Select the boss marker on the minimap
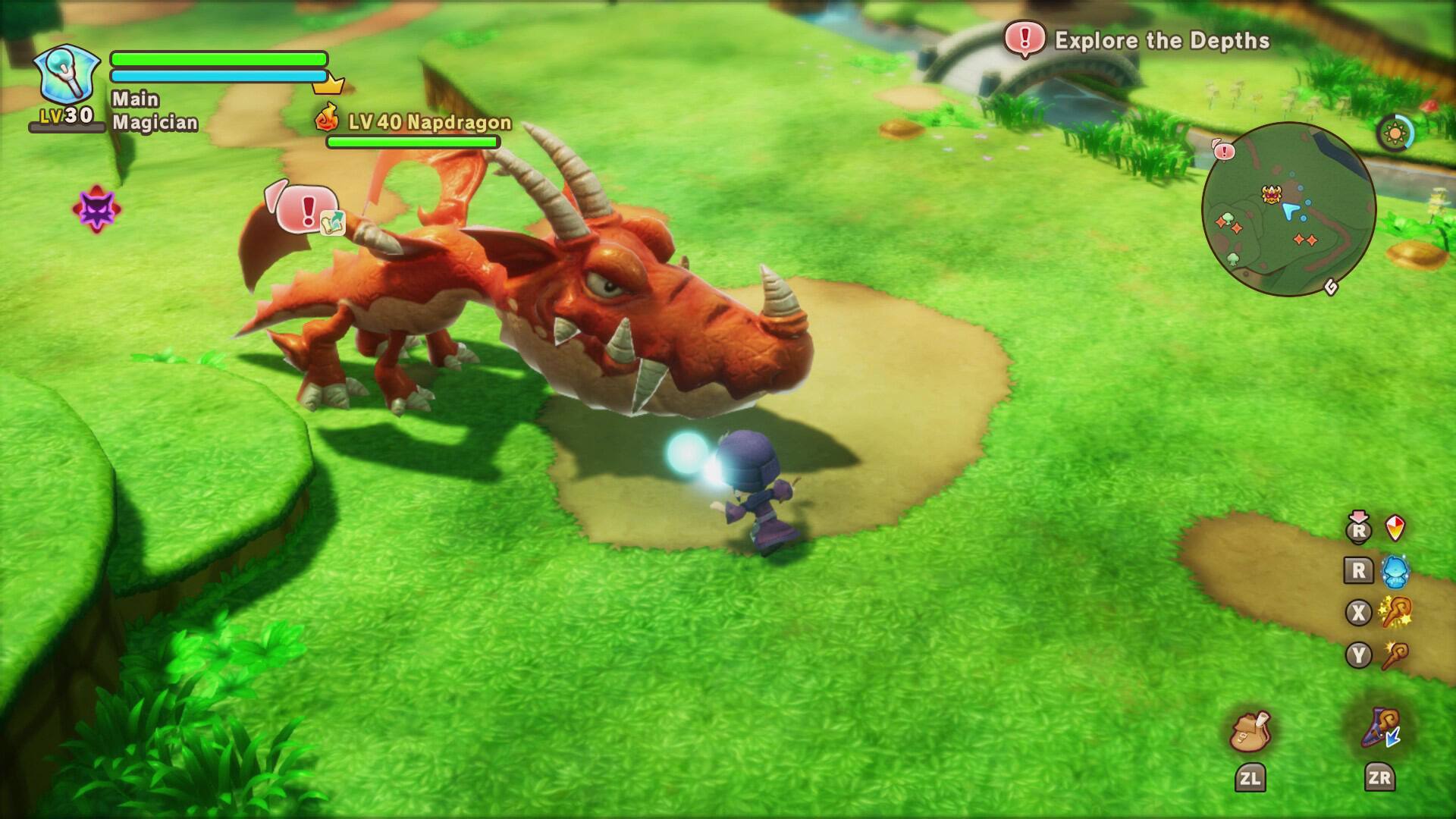Viewport: 1456px width, 819px height. (x=1272, y=194)
